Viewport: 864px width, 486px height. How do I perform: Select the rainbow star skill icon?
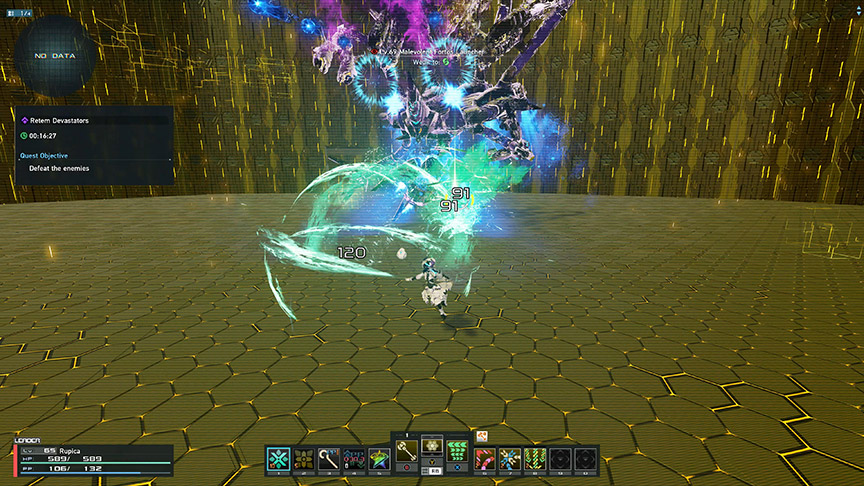(x=381, y=459)
